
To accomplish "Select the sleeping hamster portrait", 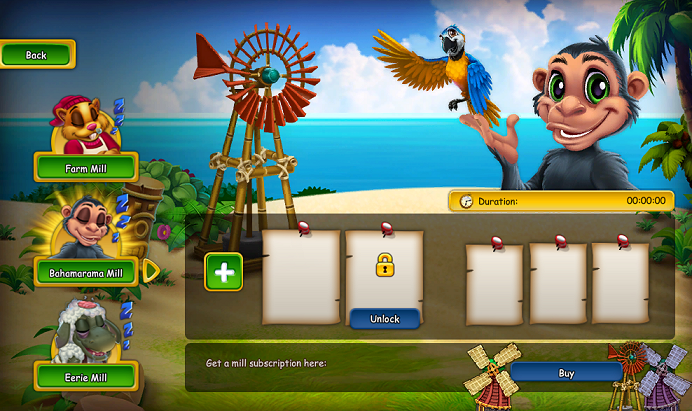I will pos(83,124).
